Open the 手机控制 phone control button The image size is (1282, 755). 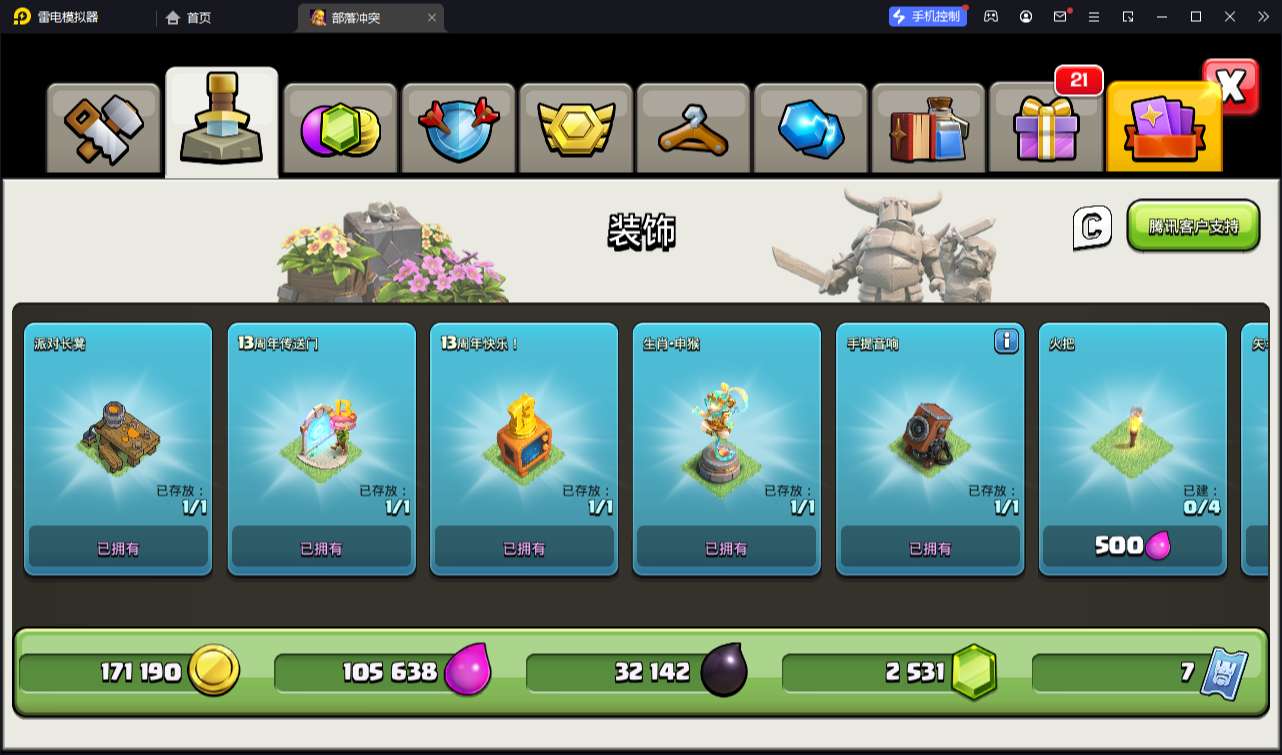point(928,16)
